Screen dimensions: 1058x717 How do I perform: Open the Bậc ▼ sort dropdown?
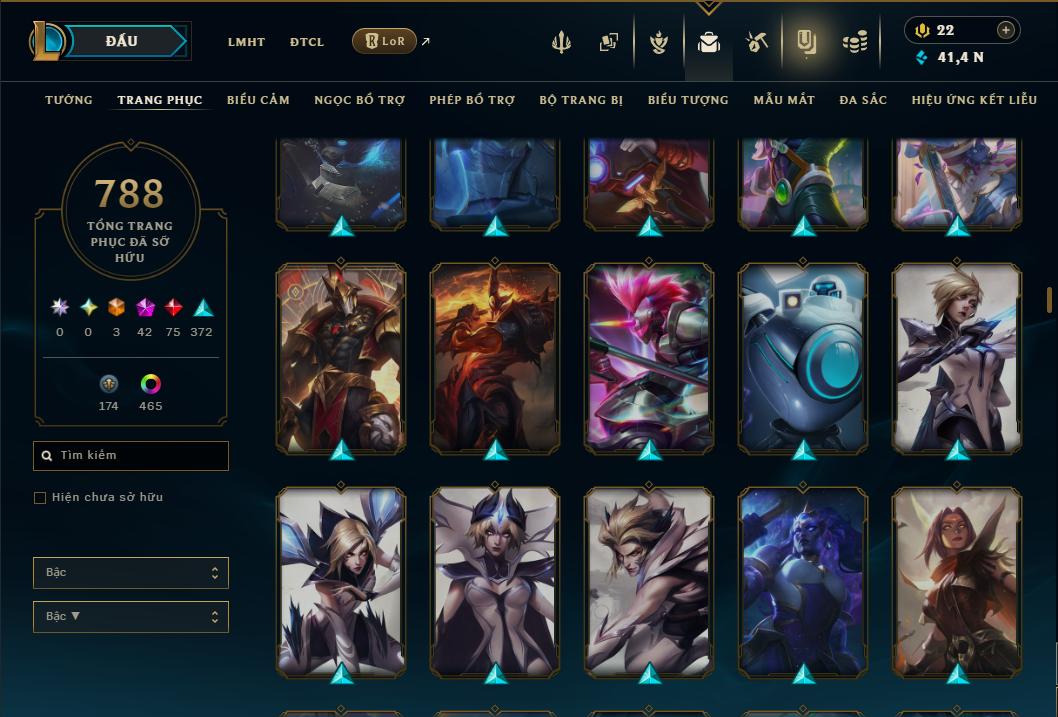pos(131,616)
